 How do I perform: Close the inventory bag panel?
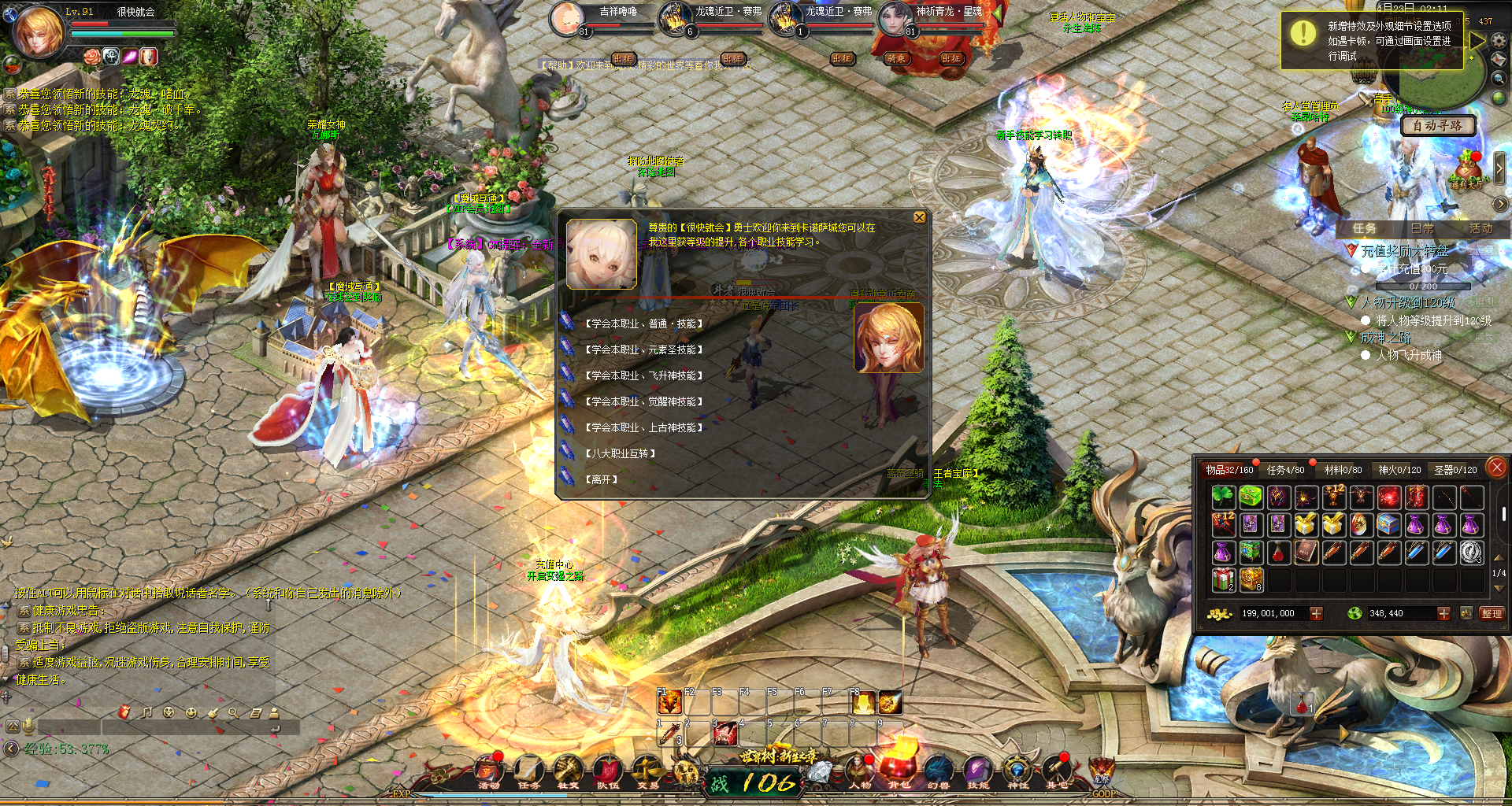click(x=1496, y=468)
